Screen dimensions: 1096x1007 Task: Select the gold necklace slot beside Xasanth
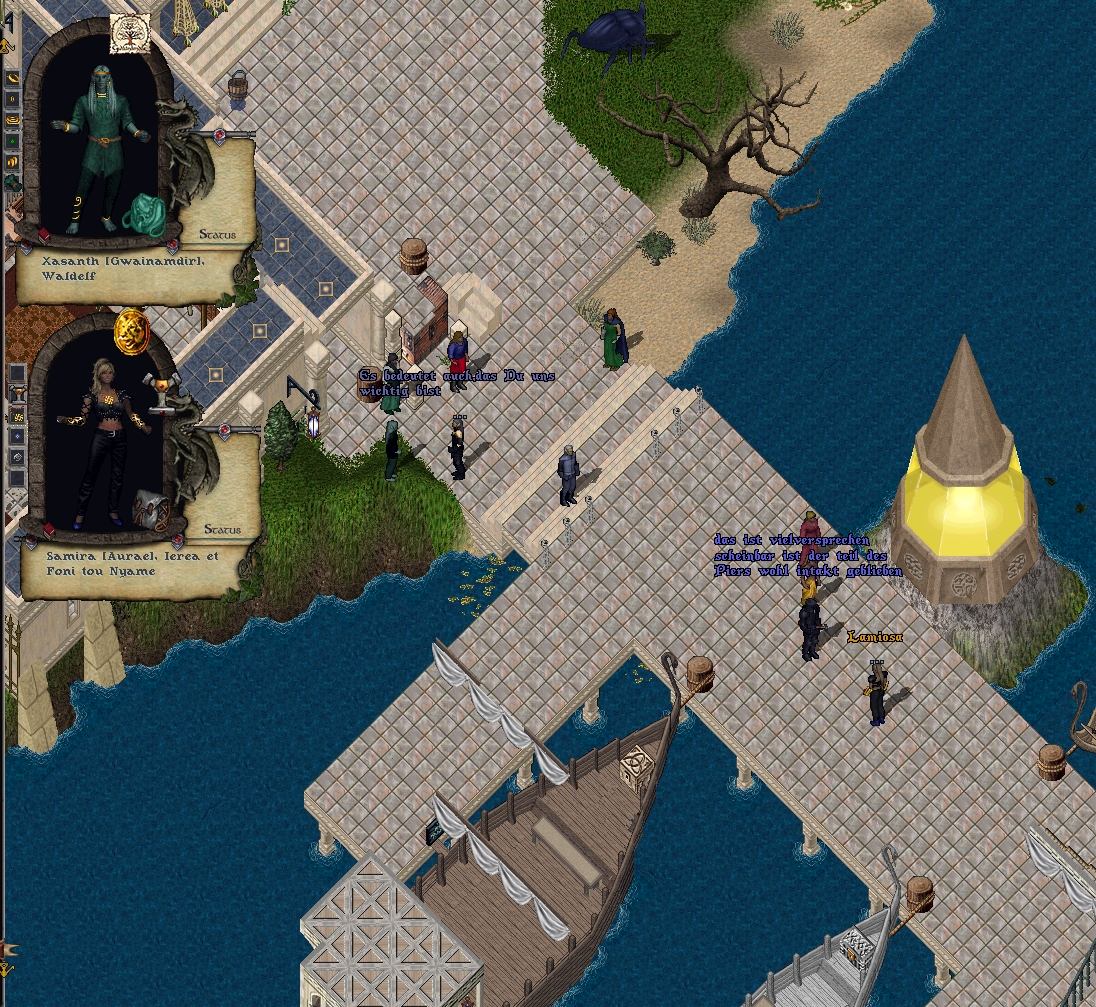click(x=13, y=120)
